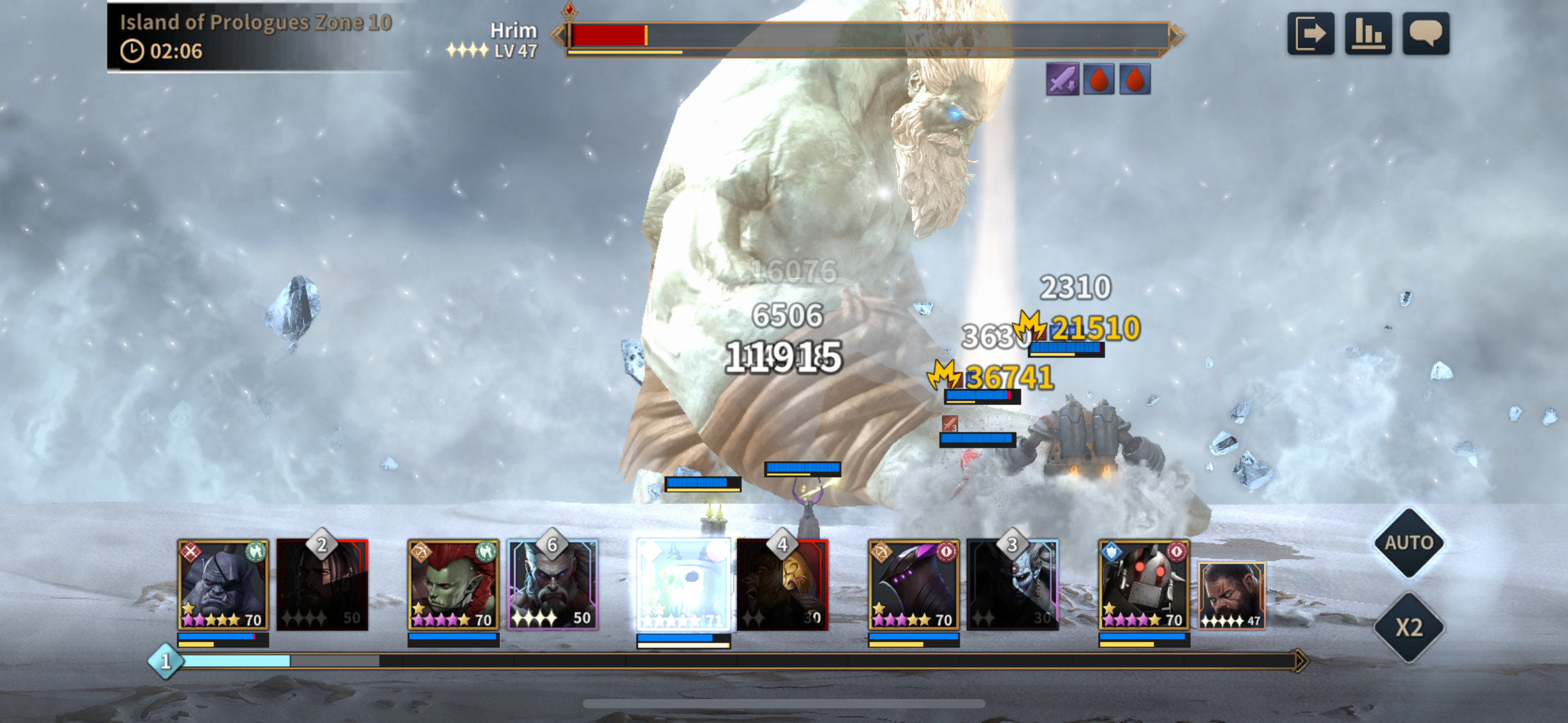Activate the white-bearded elder skill card

click(553, 584)
